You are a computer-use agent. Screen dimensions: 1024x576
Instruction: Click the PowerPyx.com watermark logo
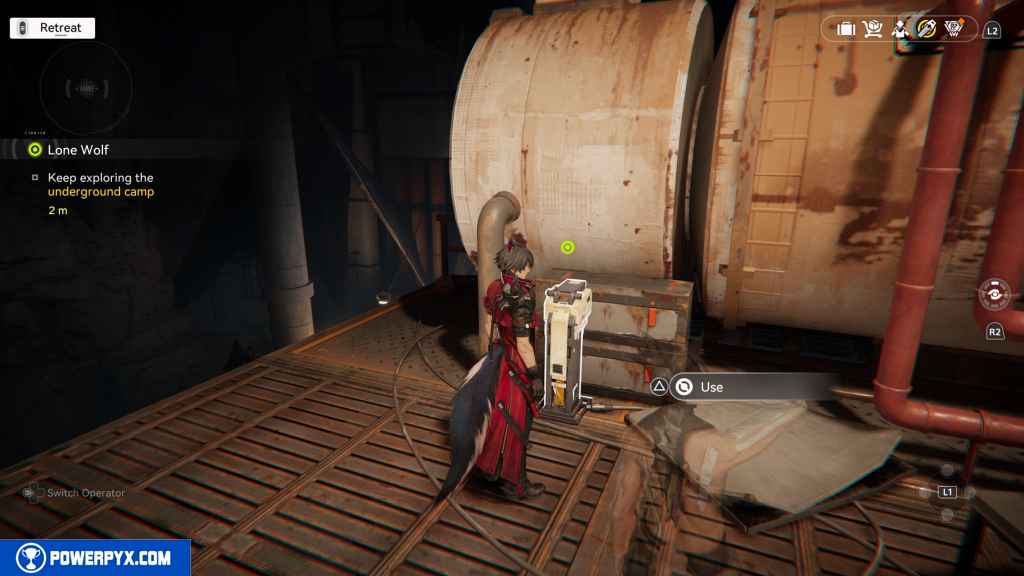[95, 558]
